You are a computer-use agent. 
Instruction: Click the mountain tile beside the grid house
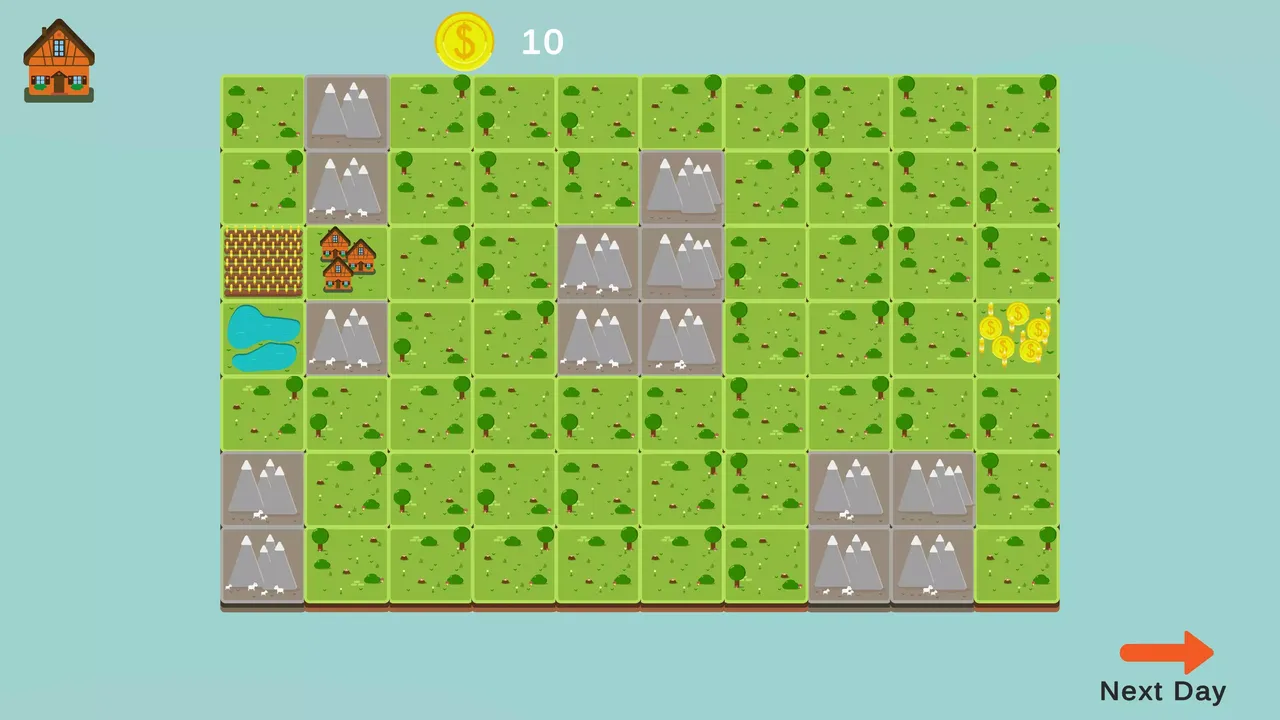tap(345, 337)
